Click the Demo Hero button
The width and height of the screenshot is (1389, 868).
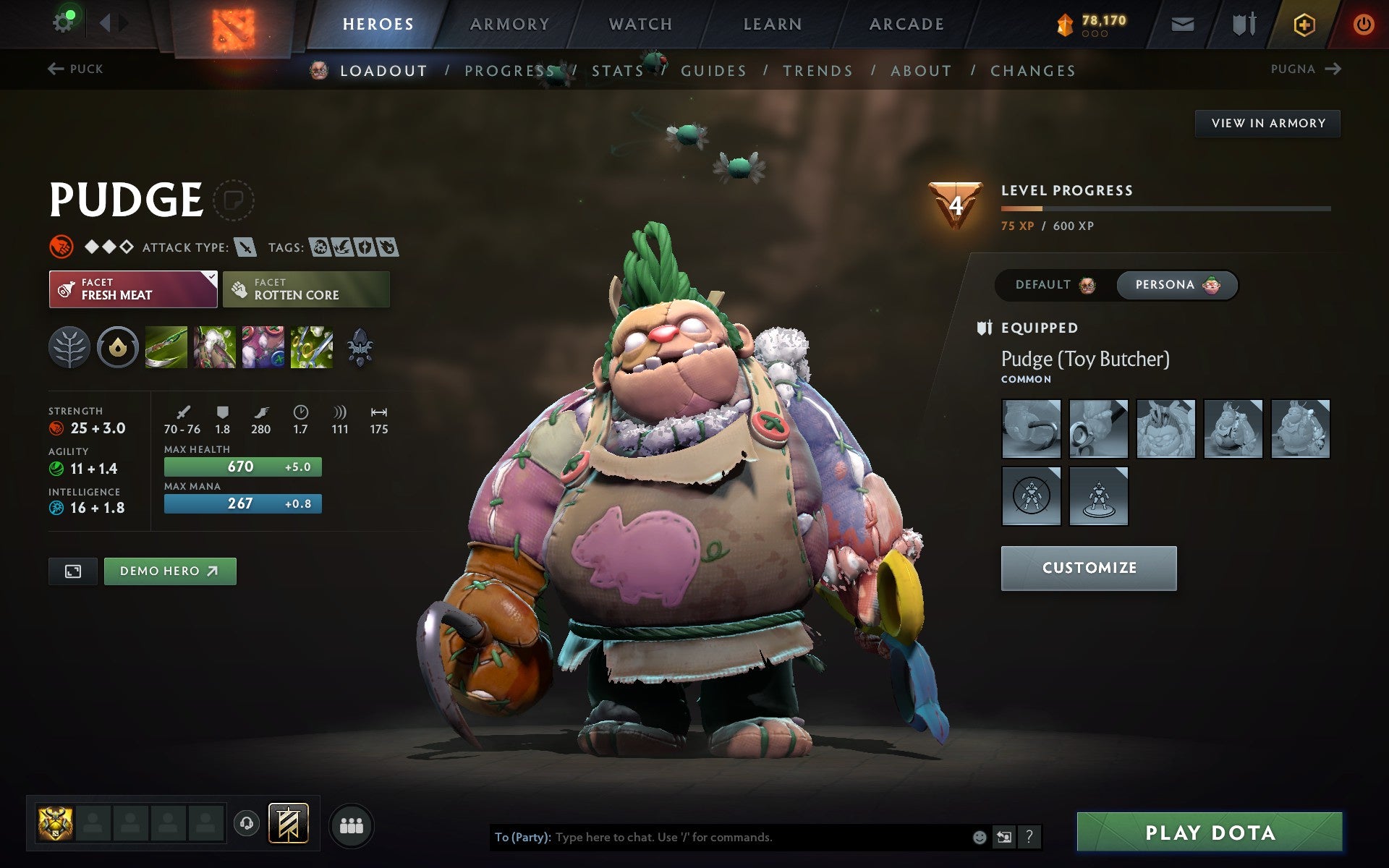coord(169,571)
